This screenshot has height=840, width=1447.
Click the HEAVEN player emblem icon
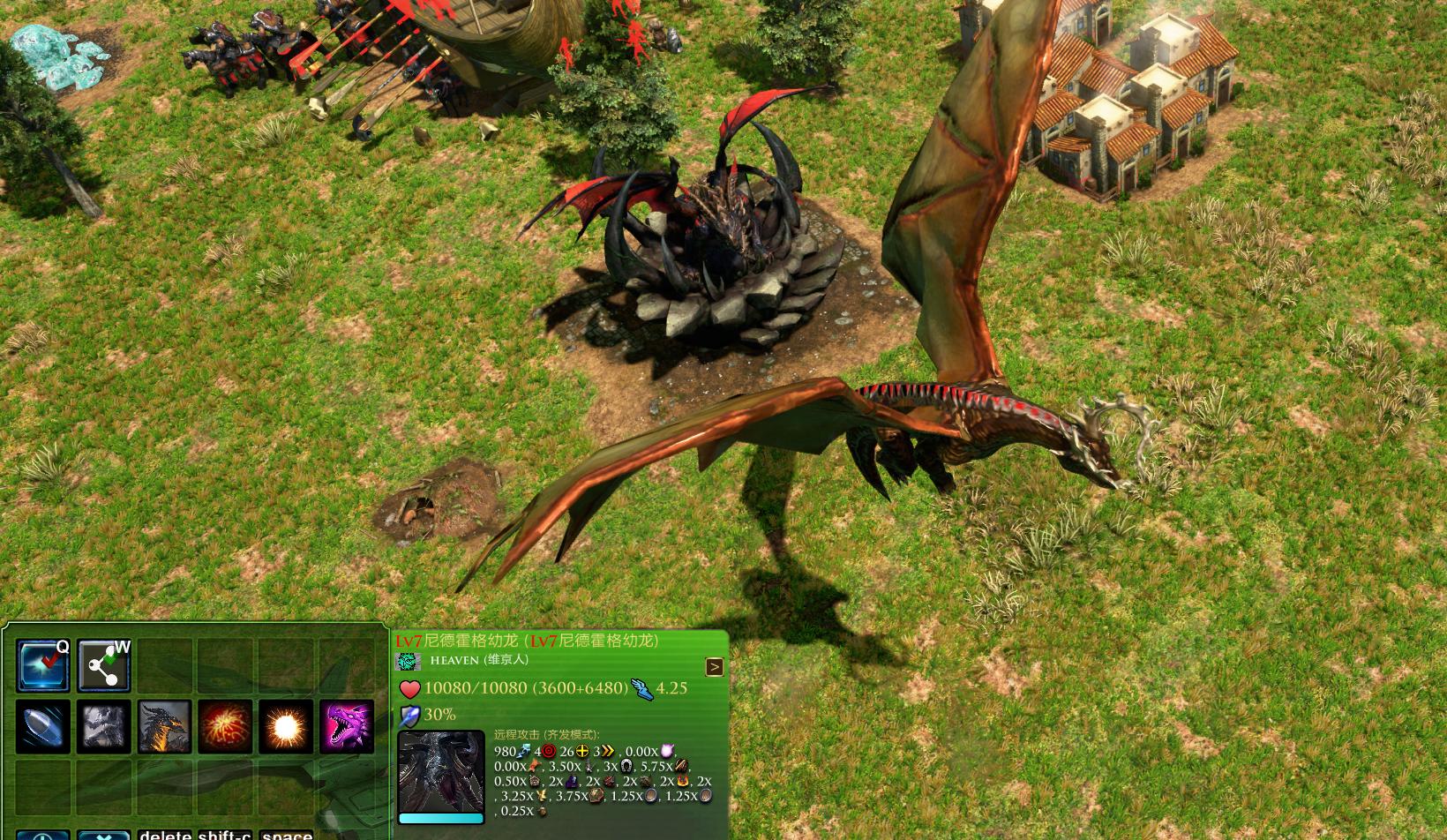click(x=408, y=661)
